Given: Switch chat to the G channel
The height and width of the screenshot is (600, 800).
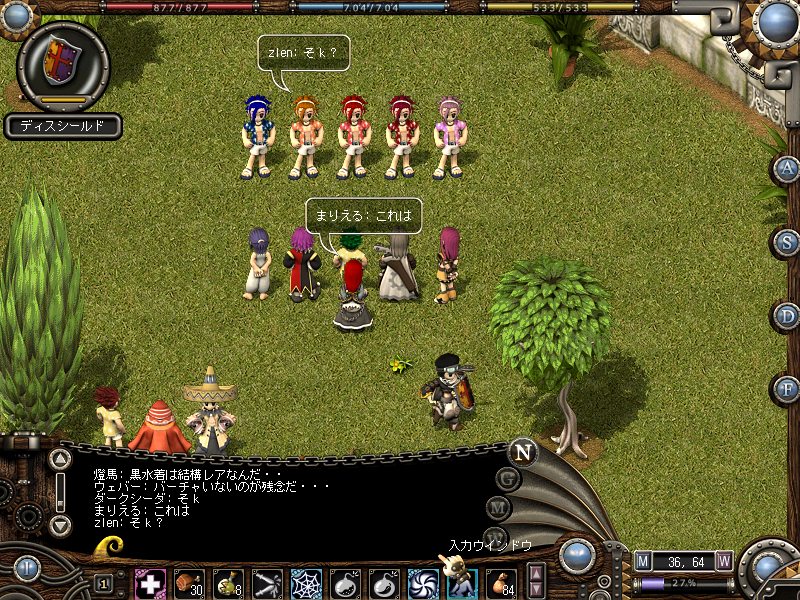Looking at the screenshot, I should pyautogui.click(x=507, y=479).
